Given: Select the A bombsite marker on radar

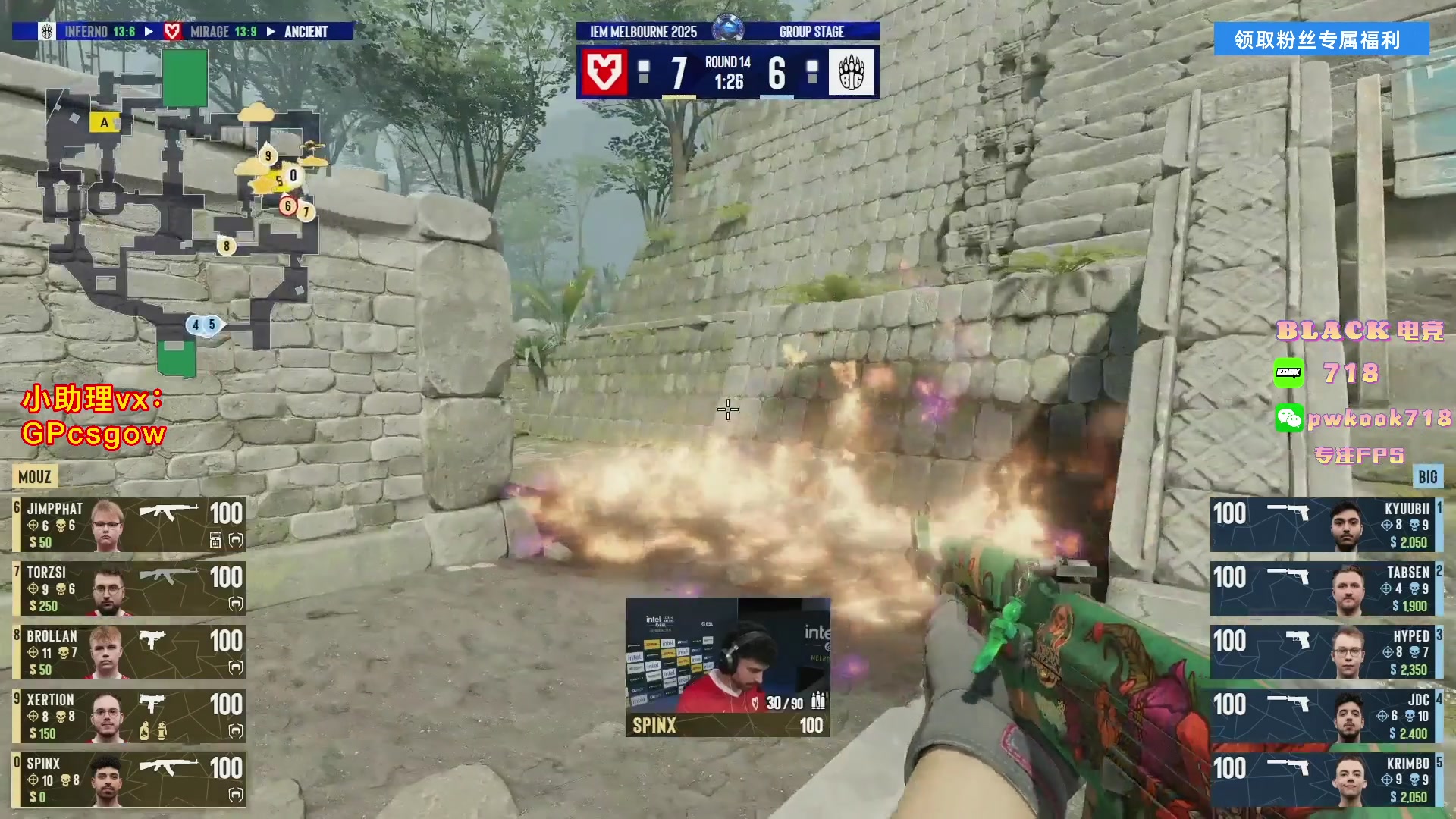Looking at the screenshot, I should click(104, 122).
